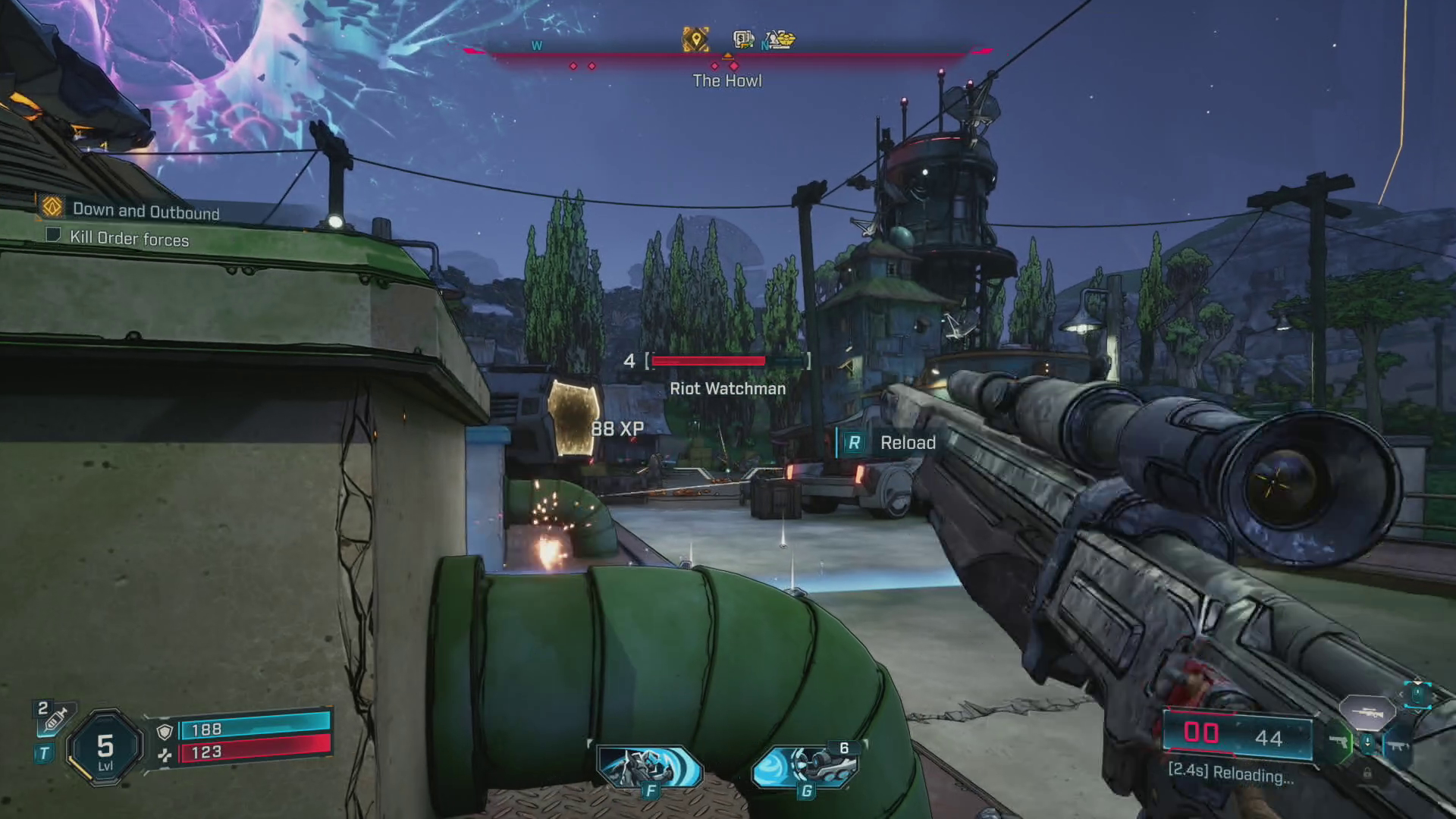Switch to the pistol weapon slot

point(1339,742)
